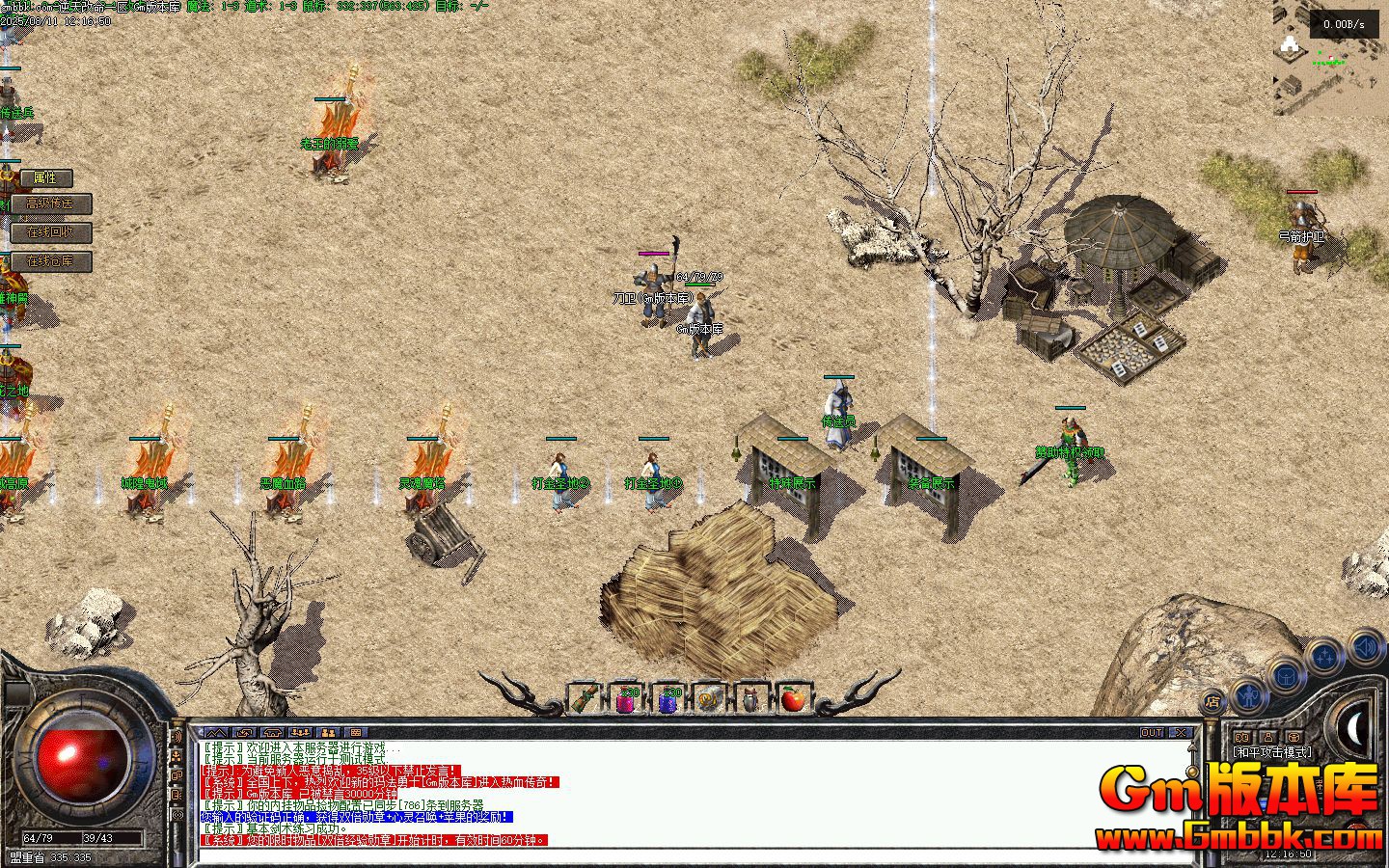Image resolution: width=1389 pixels, height=868 pixels.
Task: Click the OUT logout button
Action: coord(1152,733)
